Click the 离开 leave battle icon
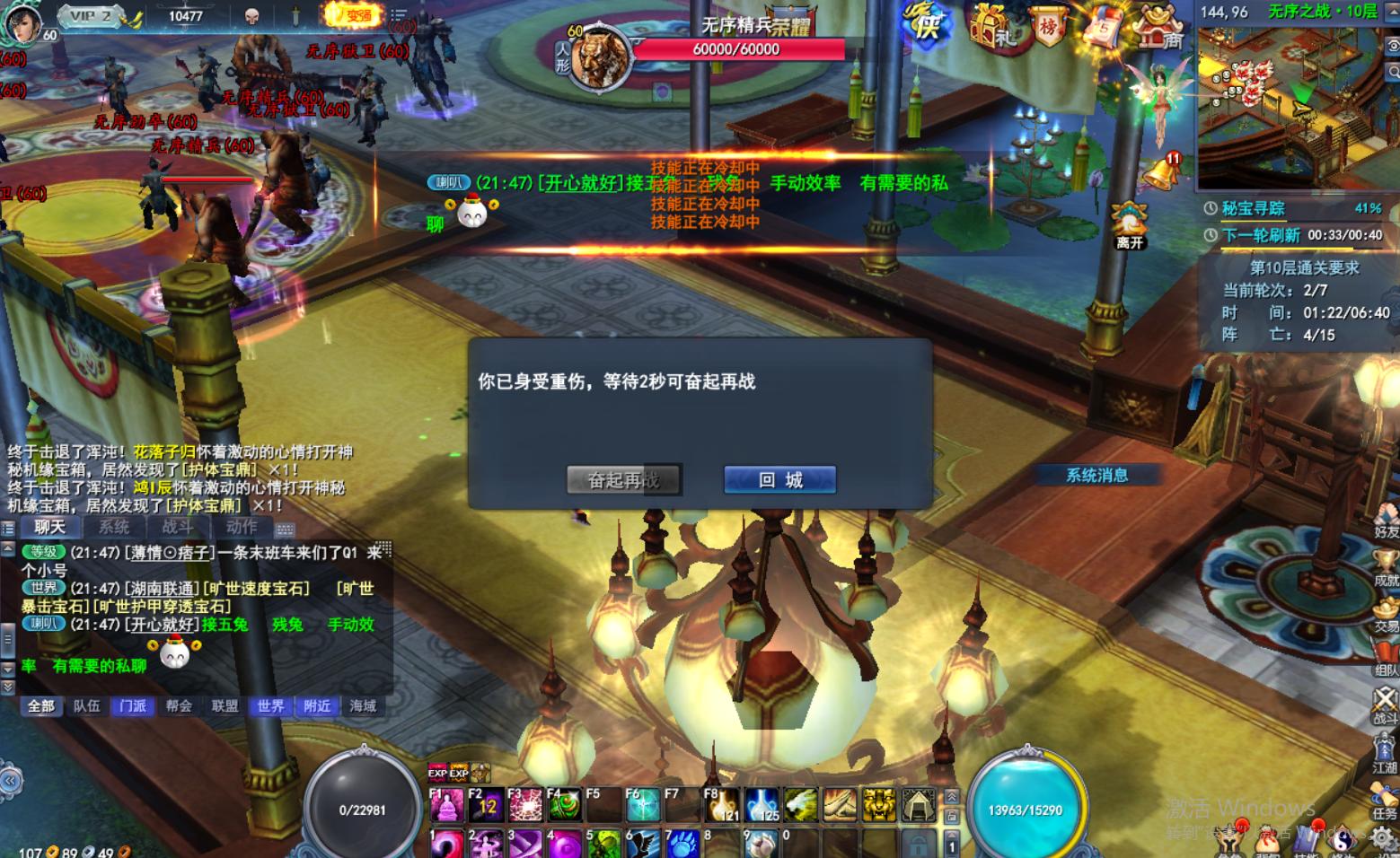The image size is (1400, 858). click(x=1129, y=220)
